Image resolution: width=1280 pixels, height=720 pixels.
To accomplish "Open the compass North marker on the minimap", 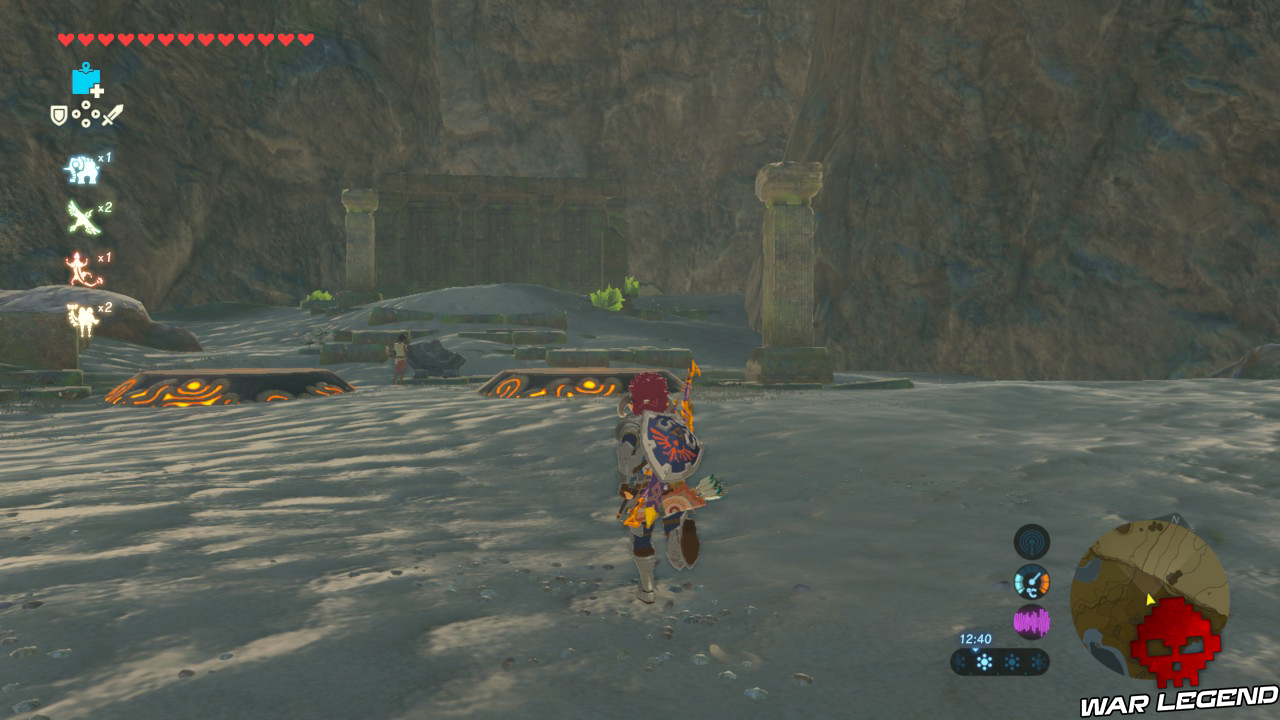I will tap(1174, 519).
